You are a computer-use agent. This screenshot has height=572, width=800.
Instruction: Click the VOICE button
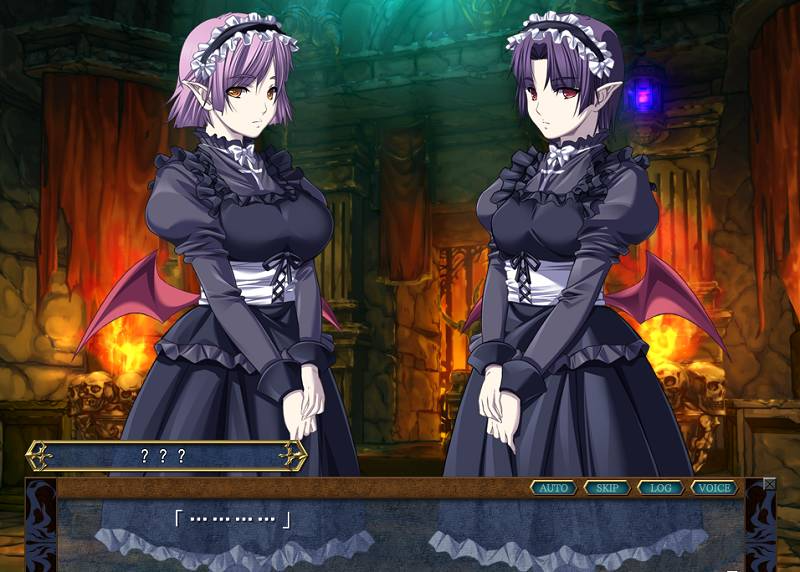[714, 488]
